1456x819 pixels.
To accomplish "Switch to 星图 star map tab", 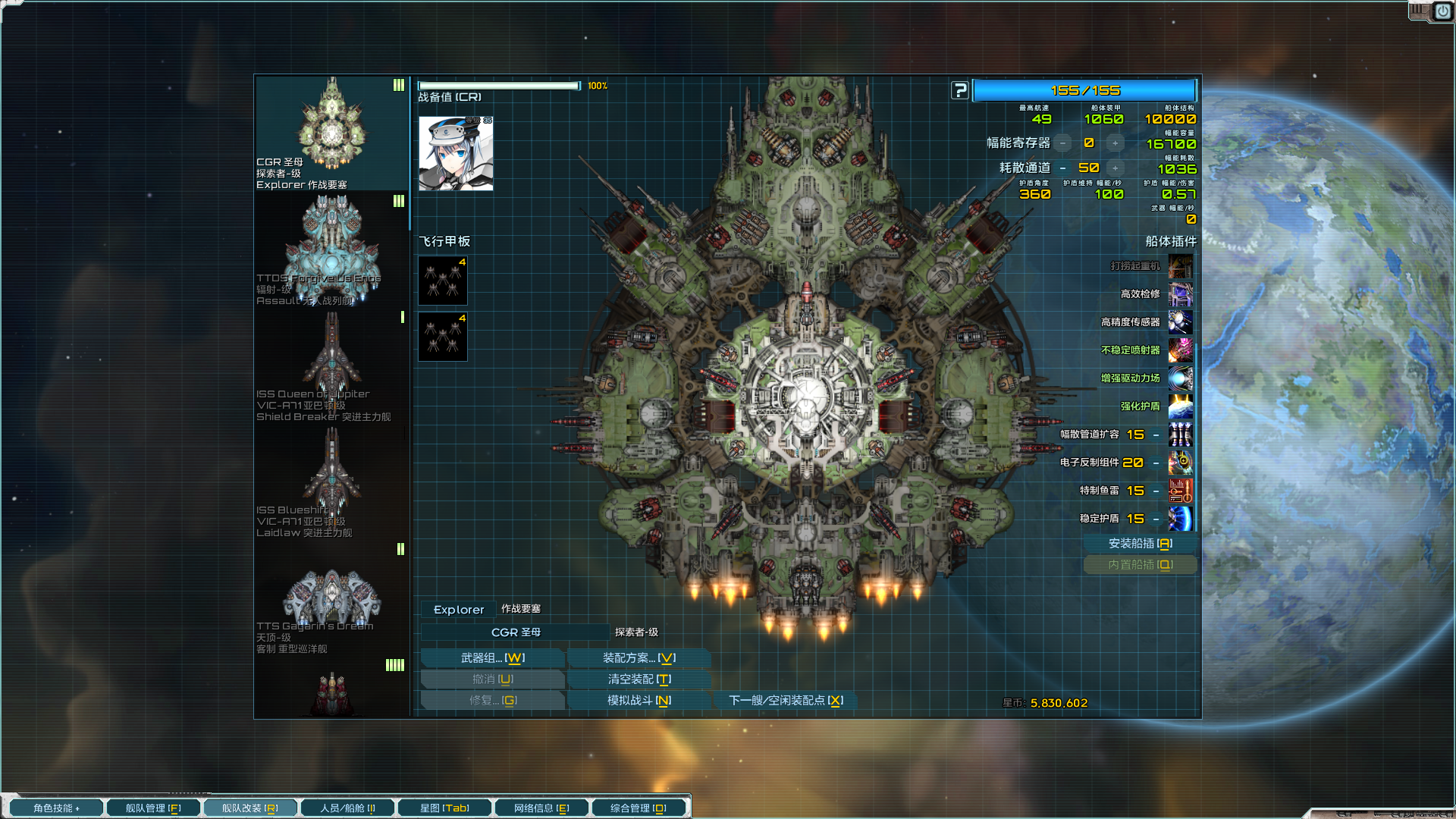I will click(444, 808).
